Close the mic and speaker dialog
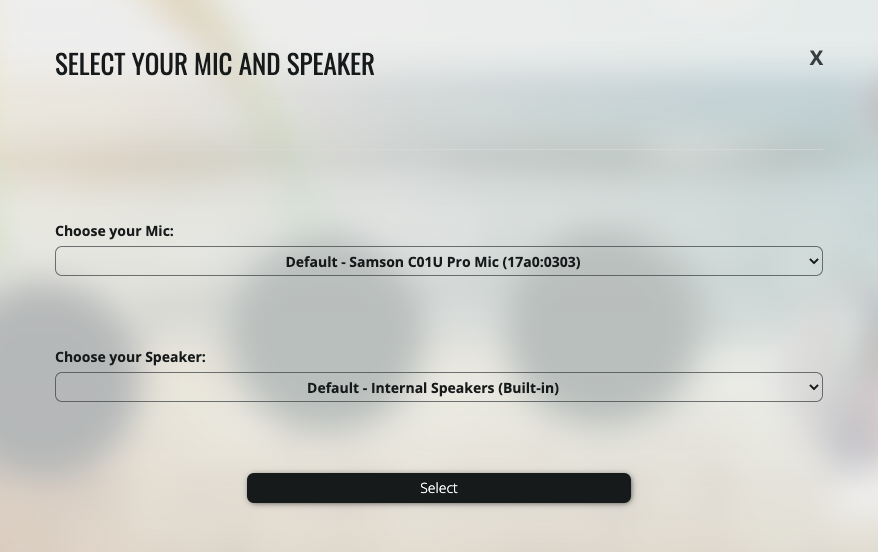The height and width of the screenshot is (552, 878). 816,58
